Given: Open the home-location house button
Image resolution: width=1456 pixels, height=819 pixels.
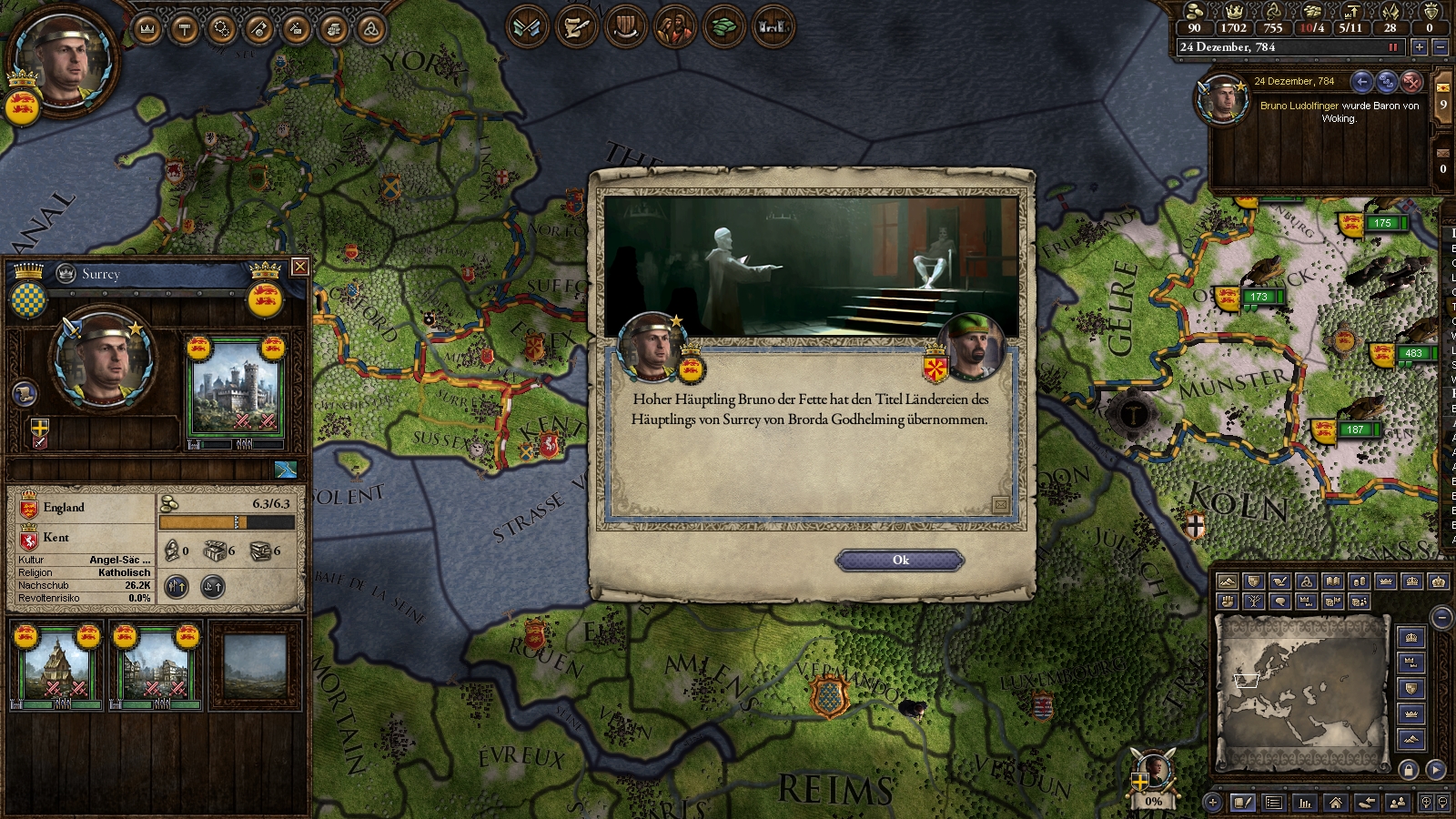Looking at the screenshot, I should 1335,803.
